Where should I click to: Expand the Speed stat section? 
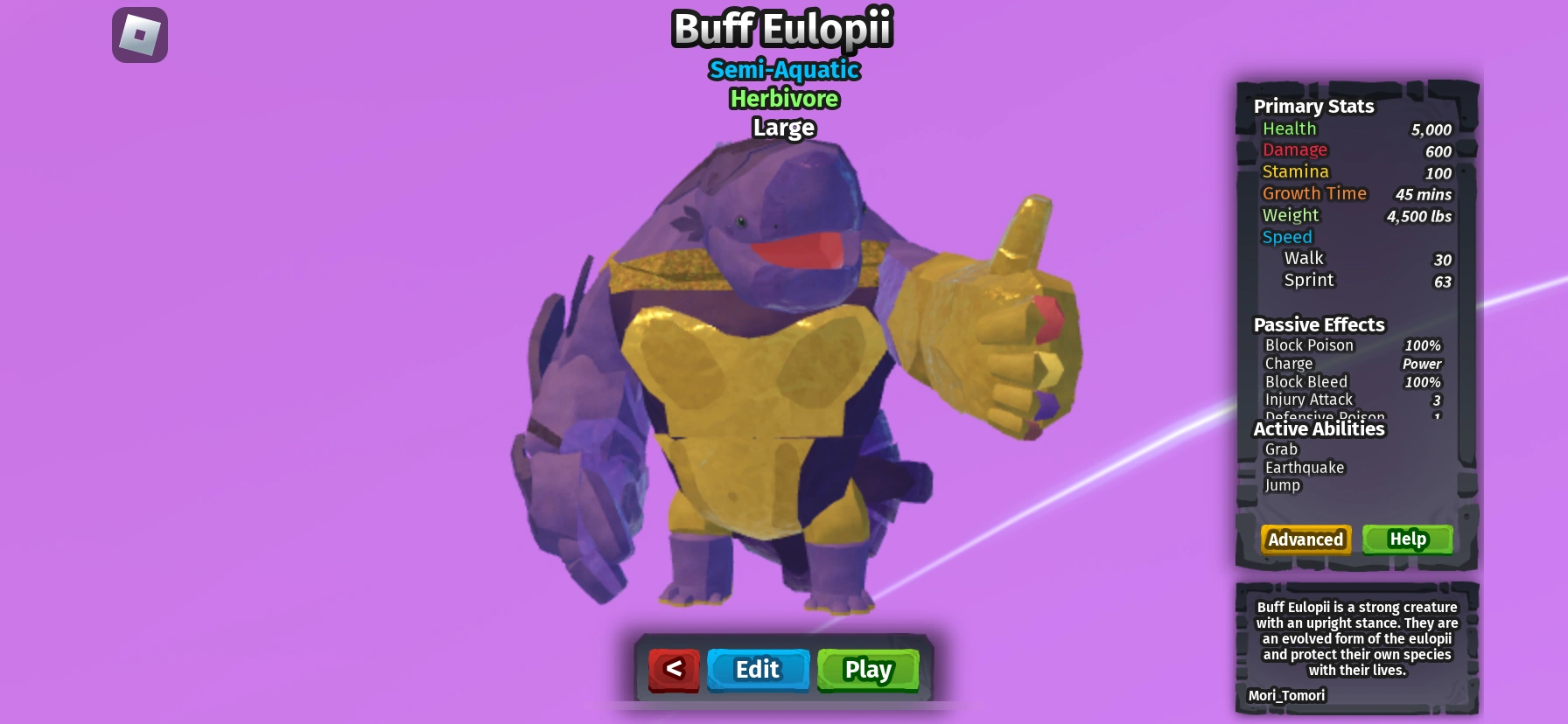(x=1286, y=236)
